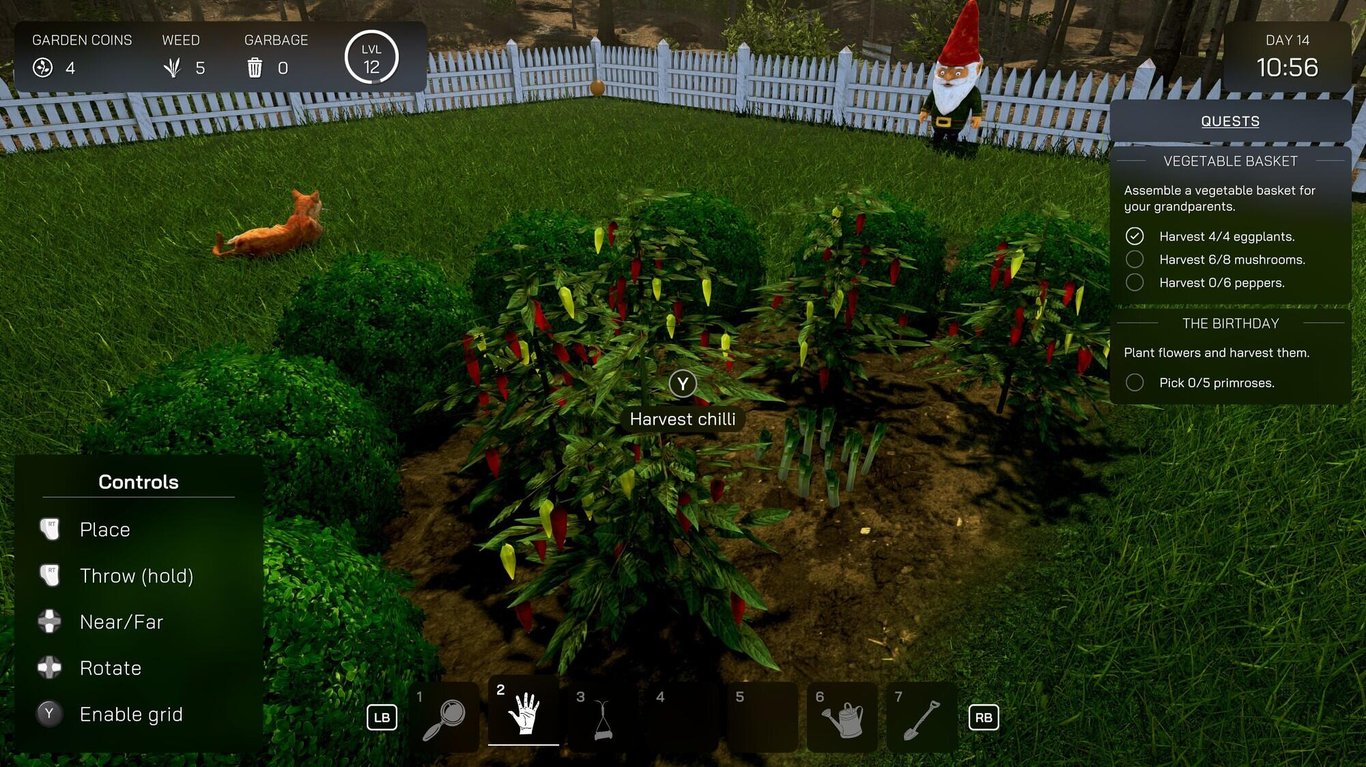Select the weed puller in slot 3

click(x=603, y=717)
